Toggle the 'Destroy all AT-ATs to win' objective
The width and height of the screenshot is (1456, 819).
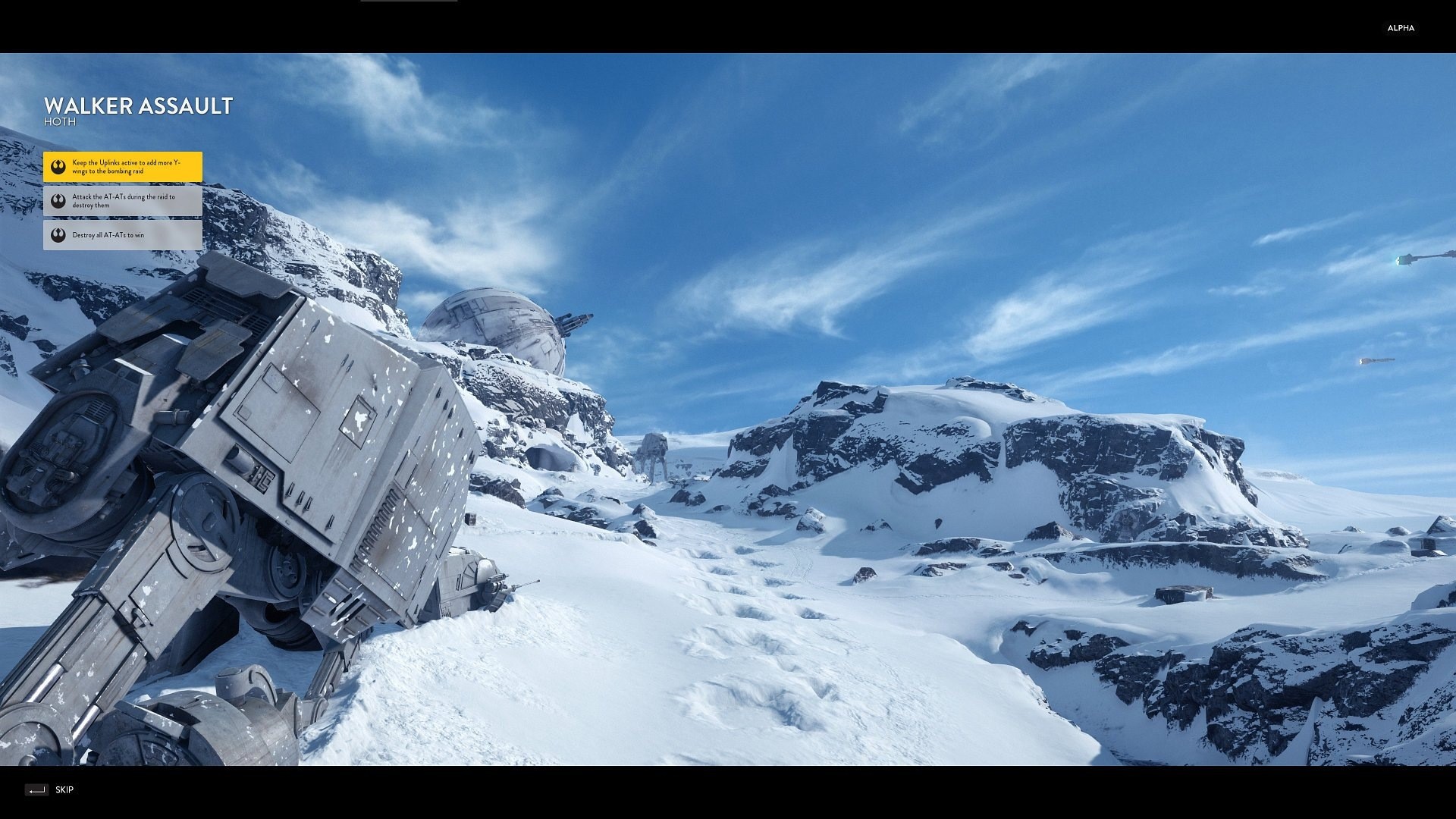121,235
